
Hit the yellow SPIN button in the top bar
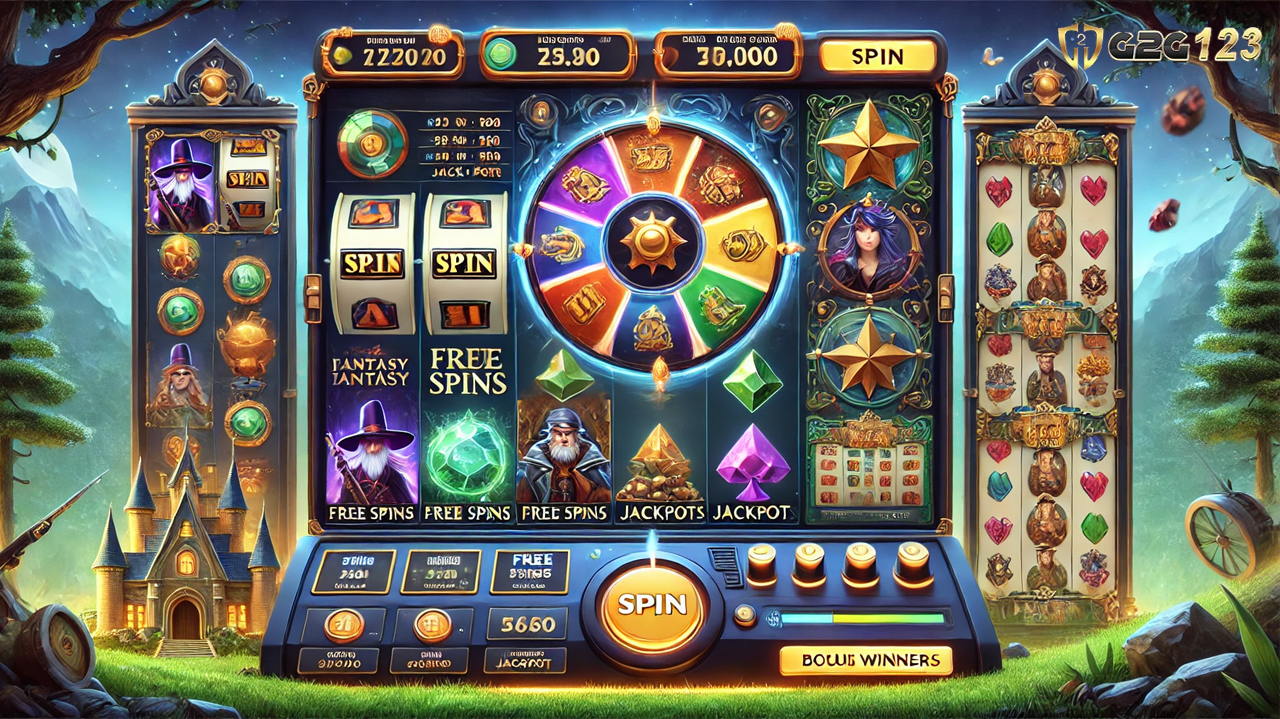[x=877, y=57]
